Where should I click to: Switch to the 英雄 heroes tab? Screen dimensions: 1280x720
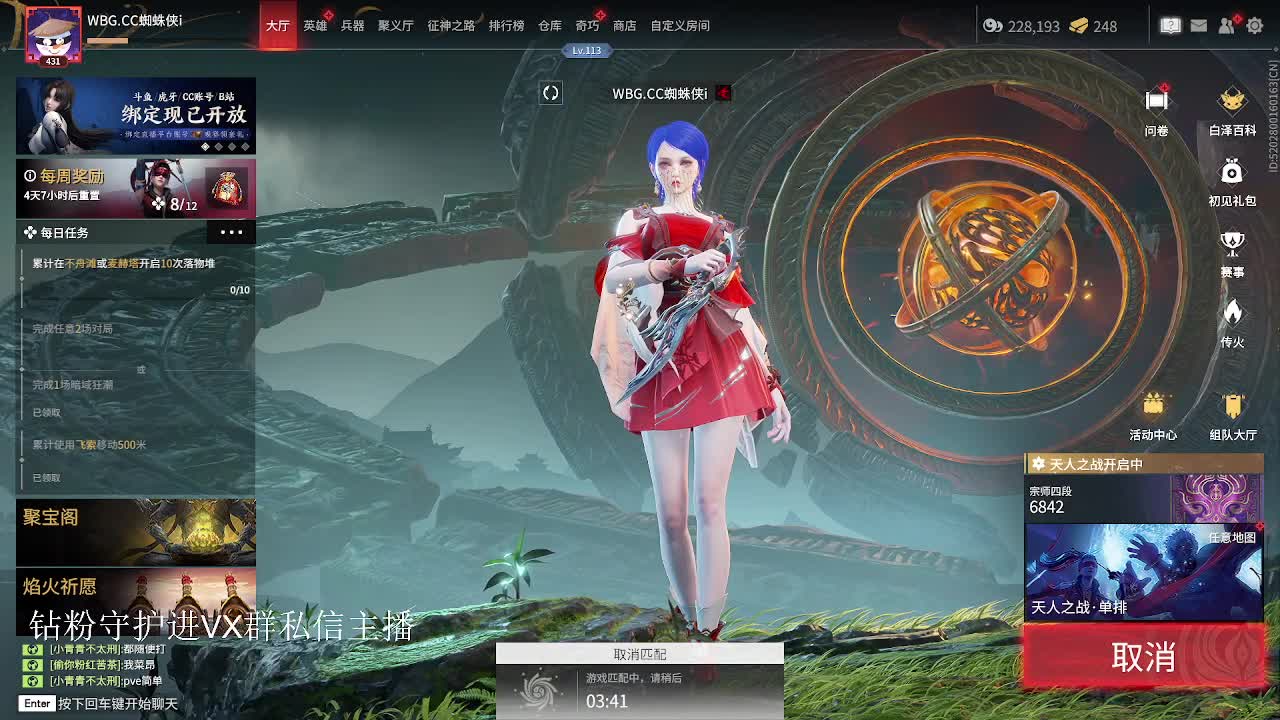(314, 25)
